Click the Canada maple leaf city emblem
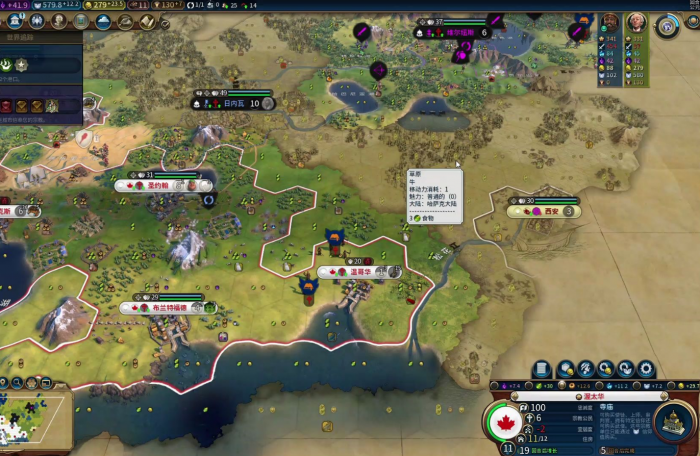 click(x=508, y=422)
